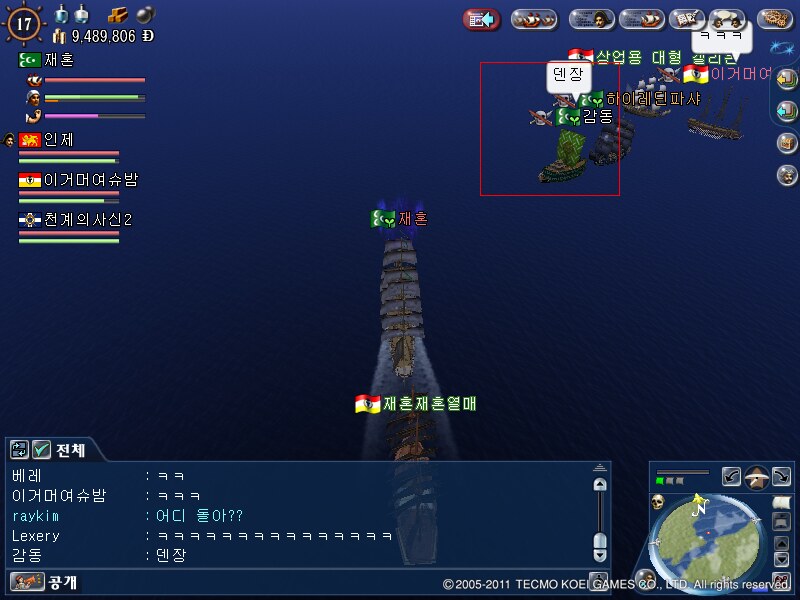The image size is (800, 600).
Task: Click the chat log scrollbar
Action: (599, 515)
